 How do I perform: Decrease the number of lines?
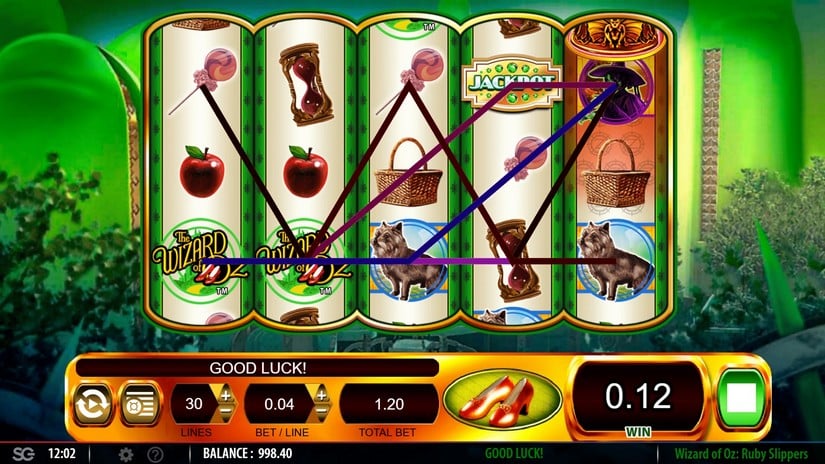tap(226, 413)
